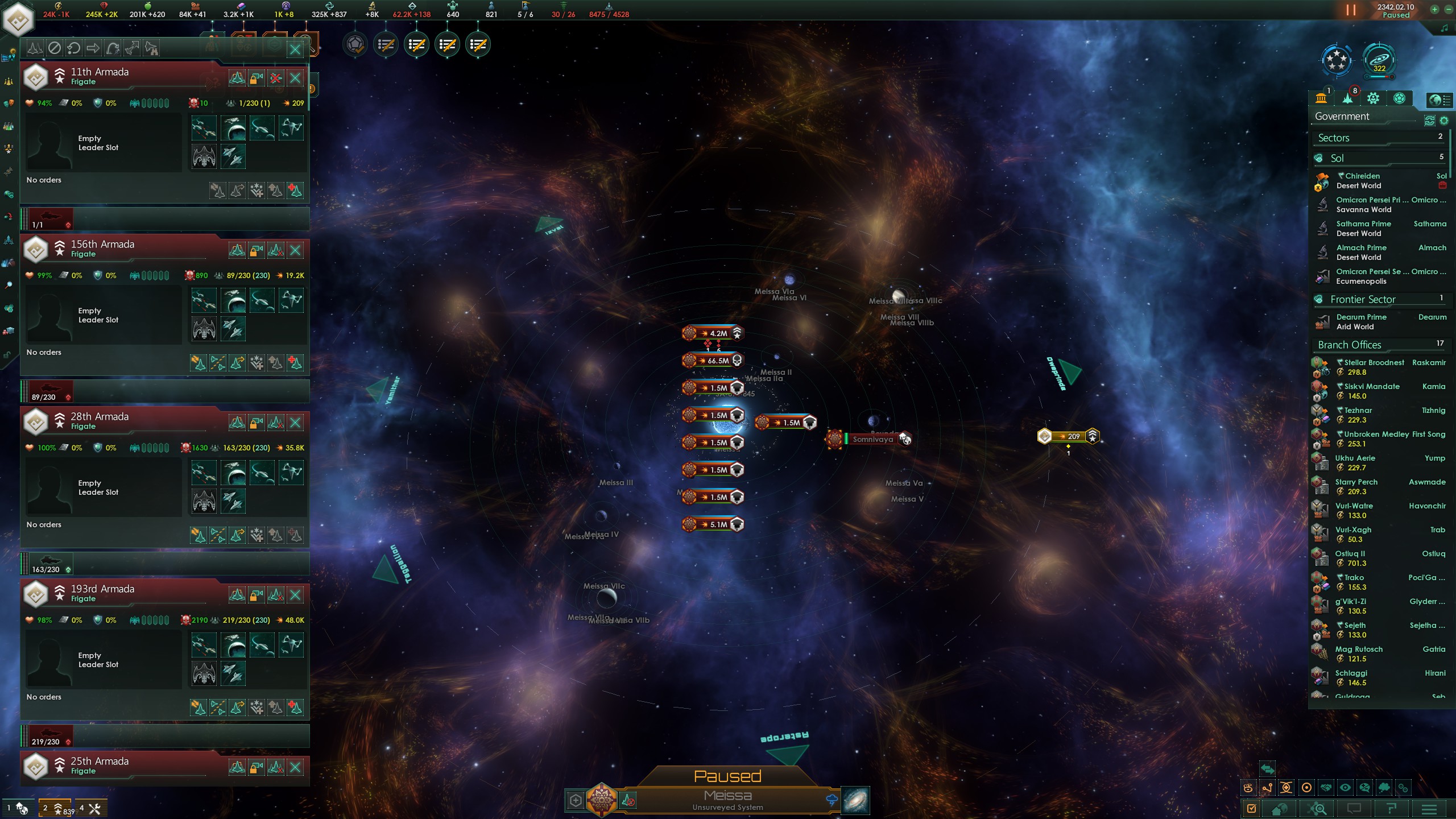Toggle camera lock on the 11th Armada
The height and width of the screenshot is (819, 1456).
(256, 78)
